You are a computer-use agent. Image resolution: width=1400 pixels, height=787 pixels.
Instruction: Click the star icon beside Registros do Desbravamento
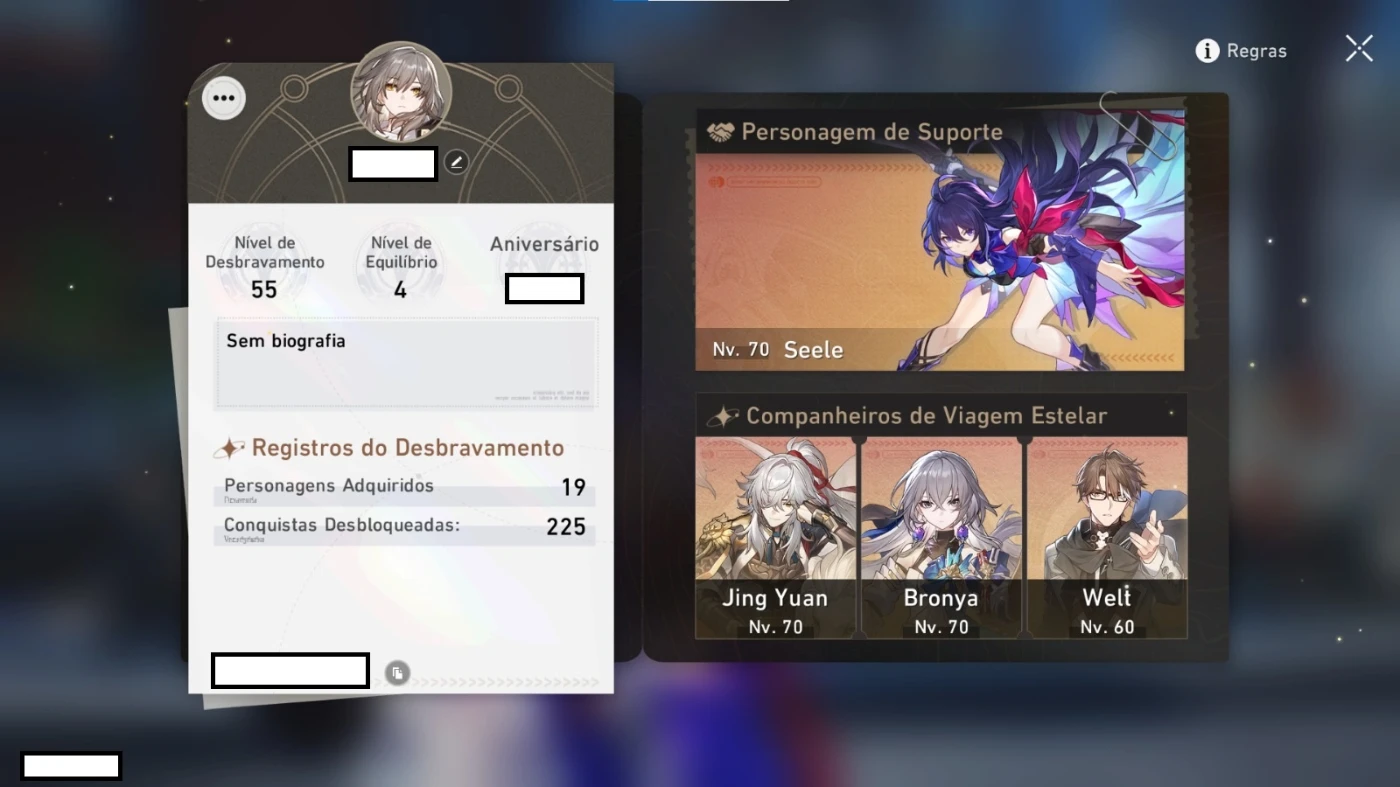click(x=230, y=447)
